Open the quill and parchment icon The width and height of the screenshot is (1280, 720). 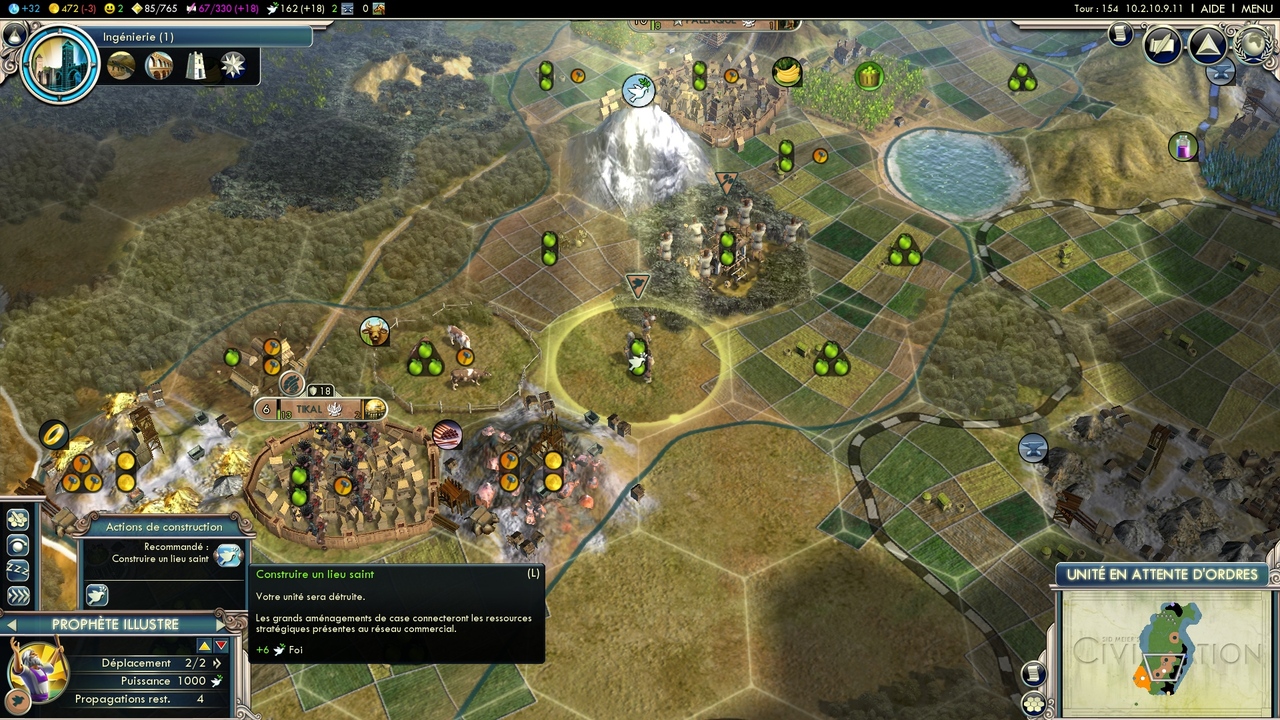pyautogui.click(x=1163, y=45)
